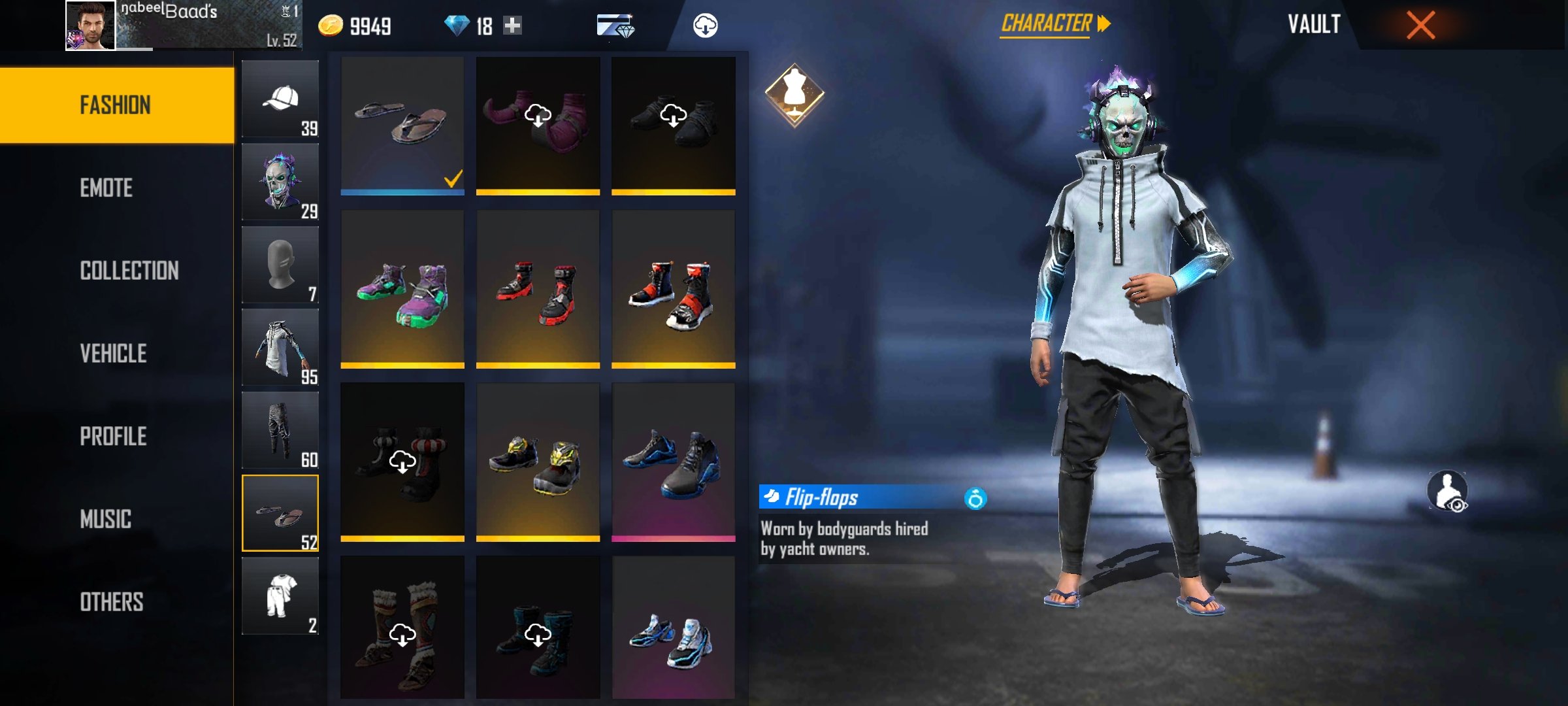Image resolution: width=1568 pixels, height=706 pixels.
Task: Select the Fashion menu entry
Action: (x=116, y=105)
